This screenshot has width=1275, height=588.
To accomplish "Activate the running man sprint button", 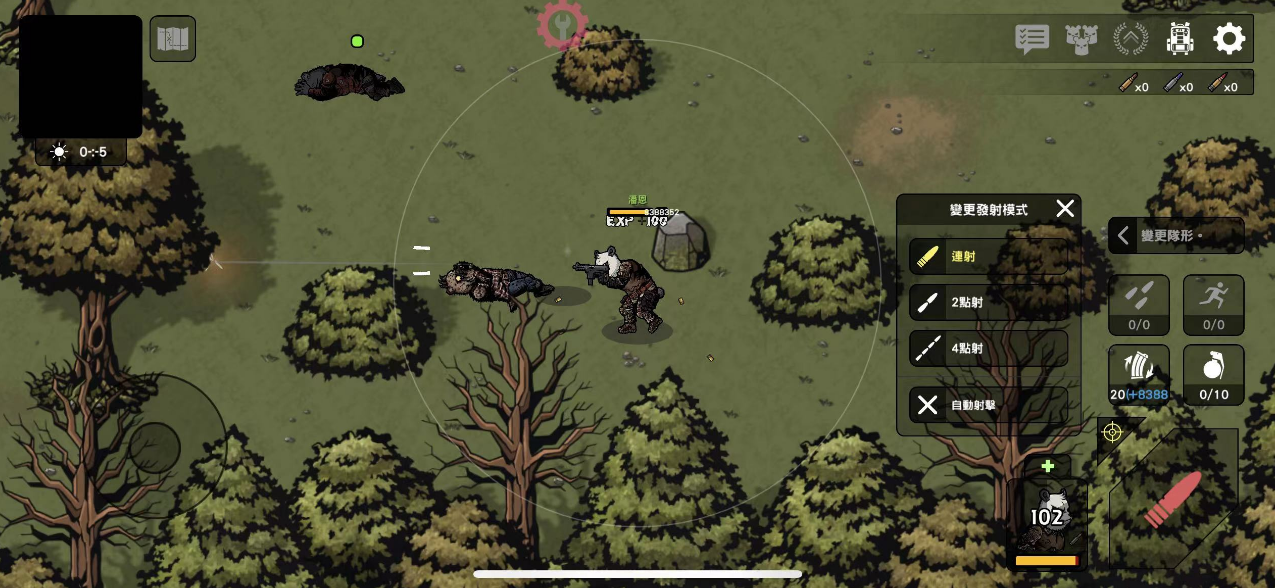I will pyautogui.click(x=1213, y=304).
